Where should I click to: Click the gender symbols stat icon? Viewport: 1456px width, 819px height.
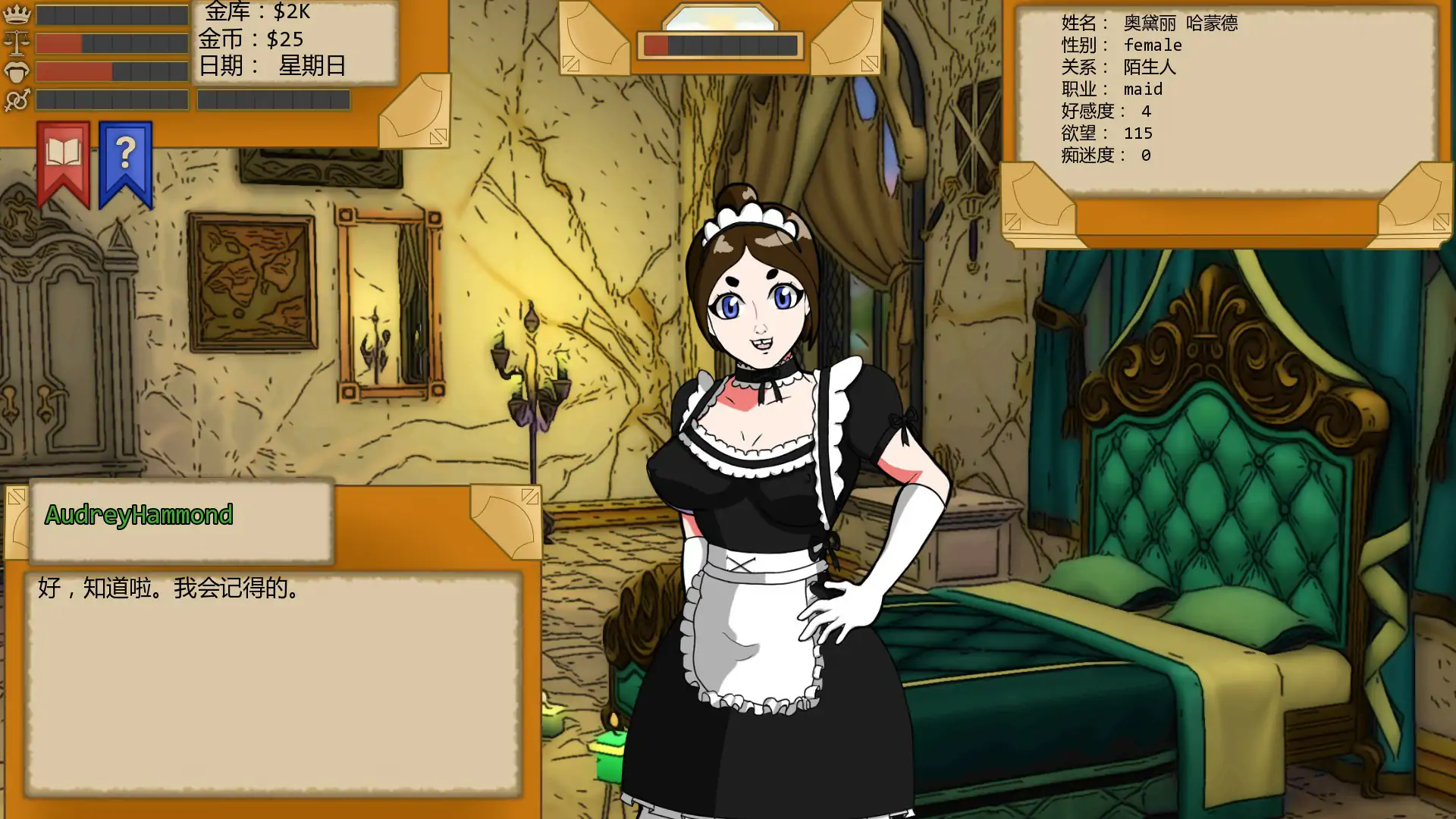click(17, 99)
